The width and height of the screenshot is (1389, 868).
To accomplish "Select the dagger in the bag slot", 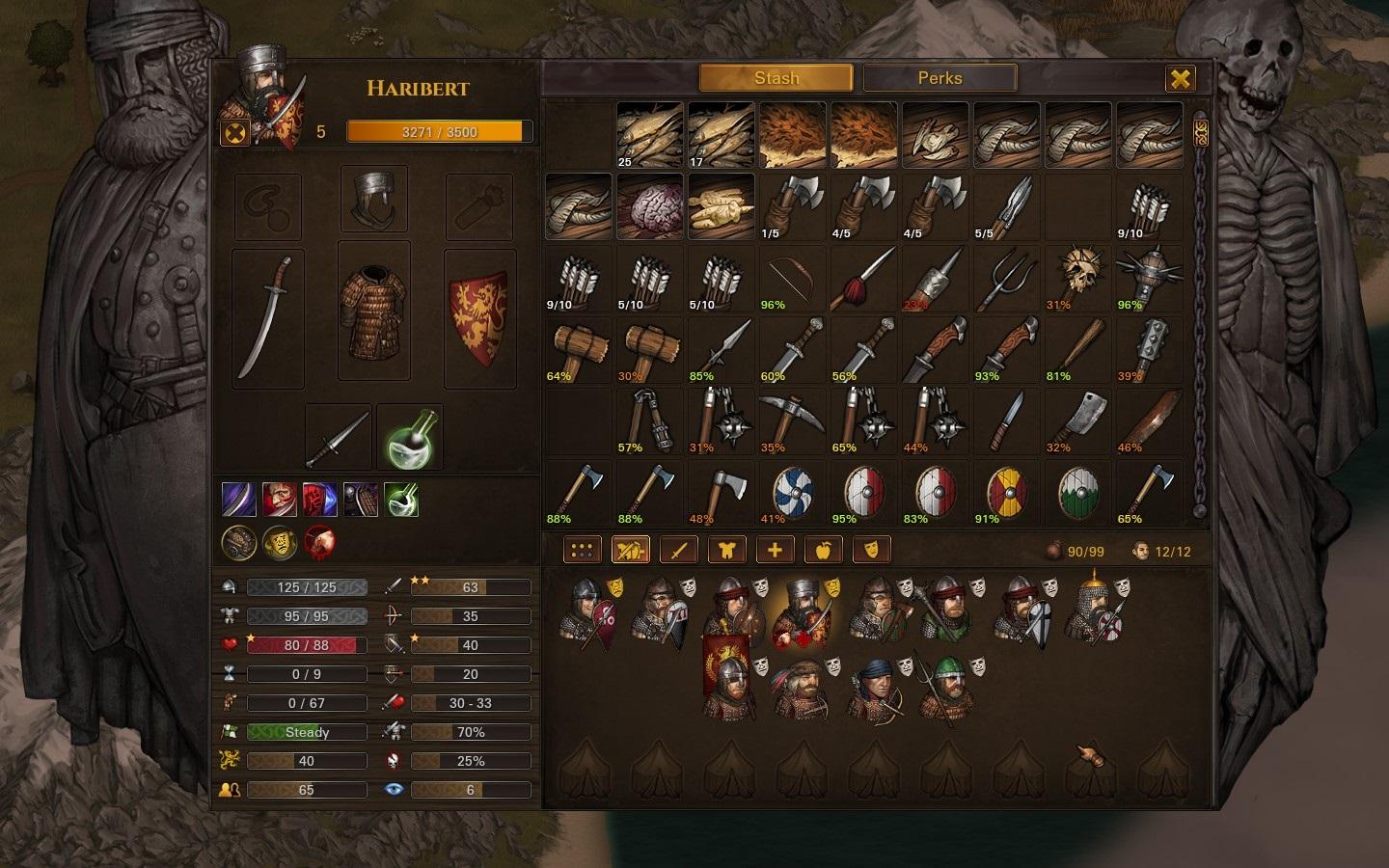I will click(339, 437).
